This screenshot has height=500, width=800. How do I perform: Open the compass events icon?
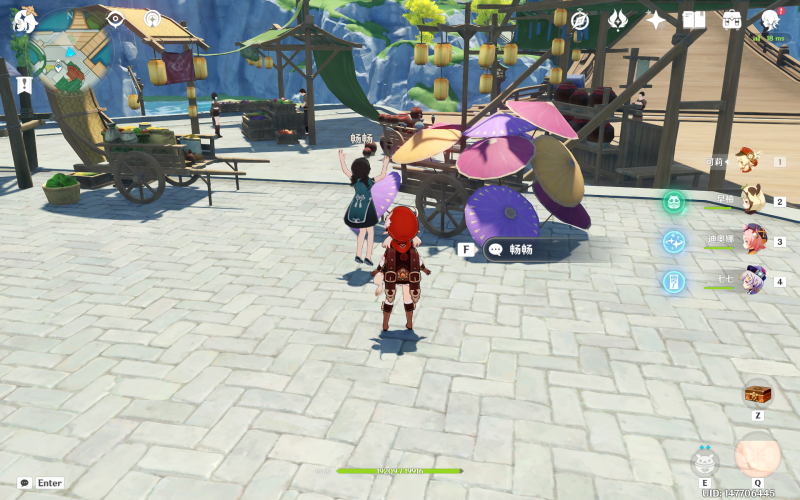tap(580, 20)
